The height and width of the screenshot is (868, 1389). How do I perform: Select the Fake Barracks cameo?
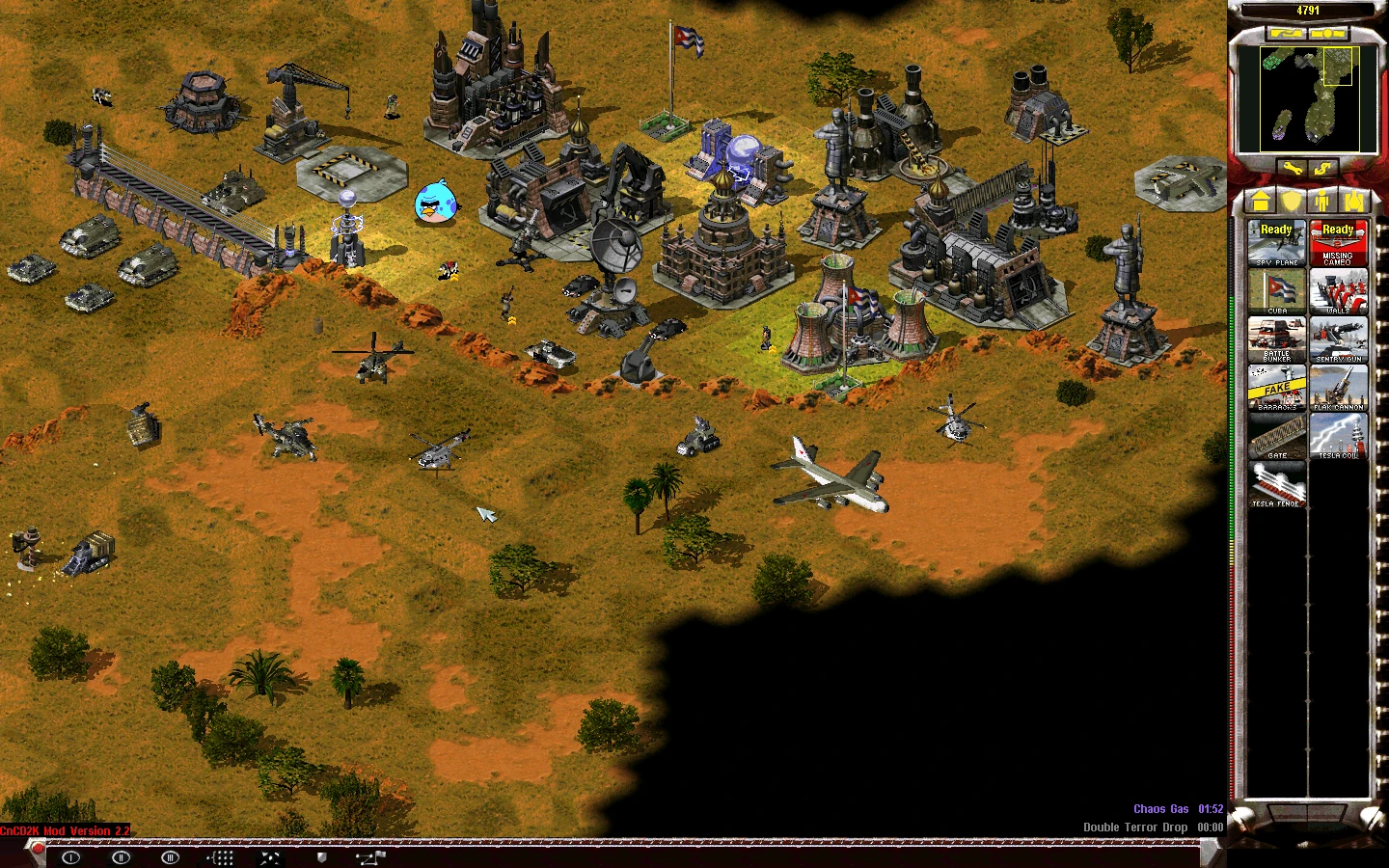[x=1276, y=388]
